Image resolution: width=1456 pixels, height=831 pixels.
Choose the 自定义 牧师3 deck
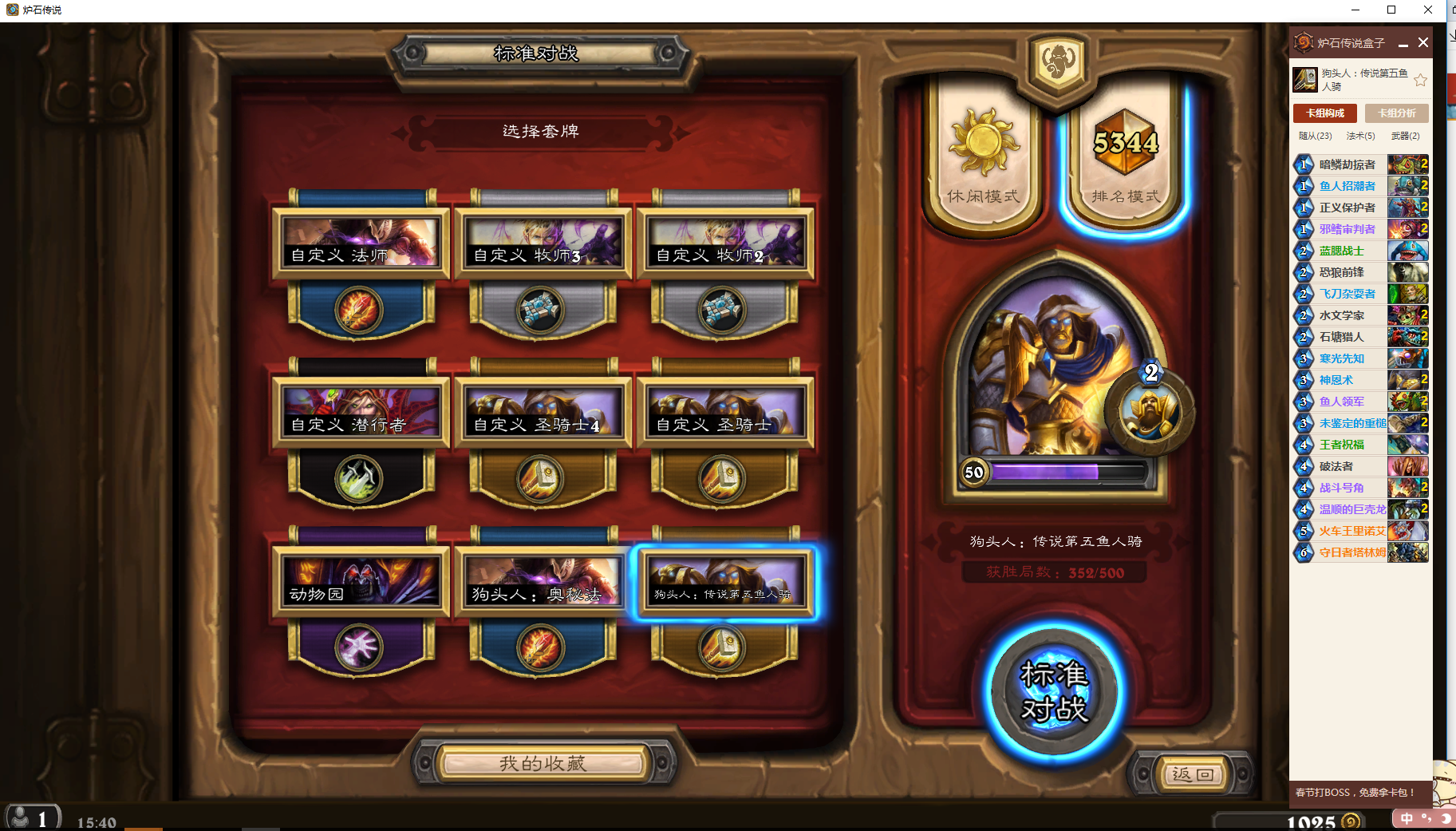tap(543, 243)
